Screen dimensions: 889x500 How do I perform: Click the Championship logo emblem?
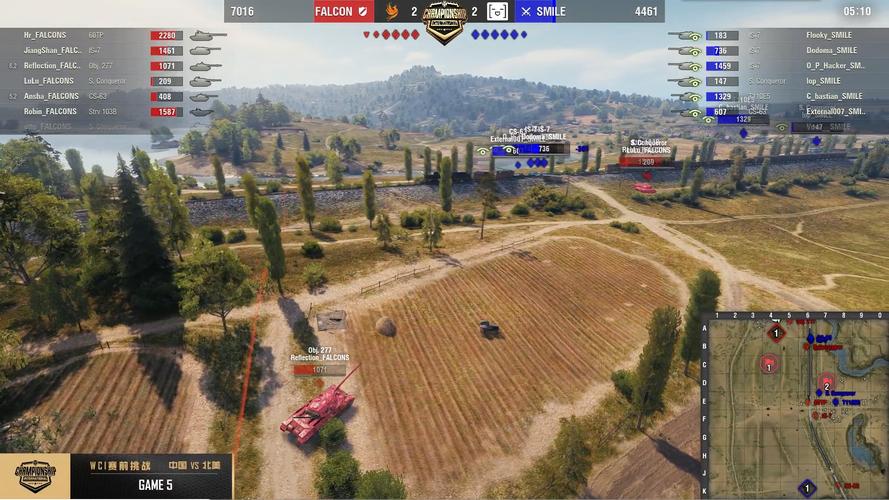click(445, 20)
